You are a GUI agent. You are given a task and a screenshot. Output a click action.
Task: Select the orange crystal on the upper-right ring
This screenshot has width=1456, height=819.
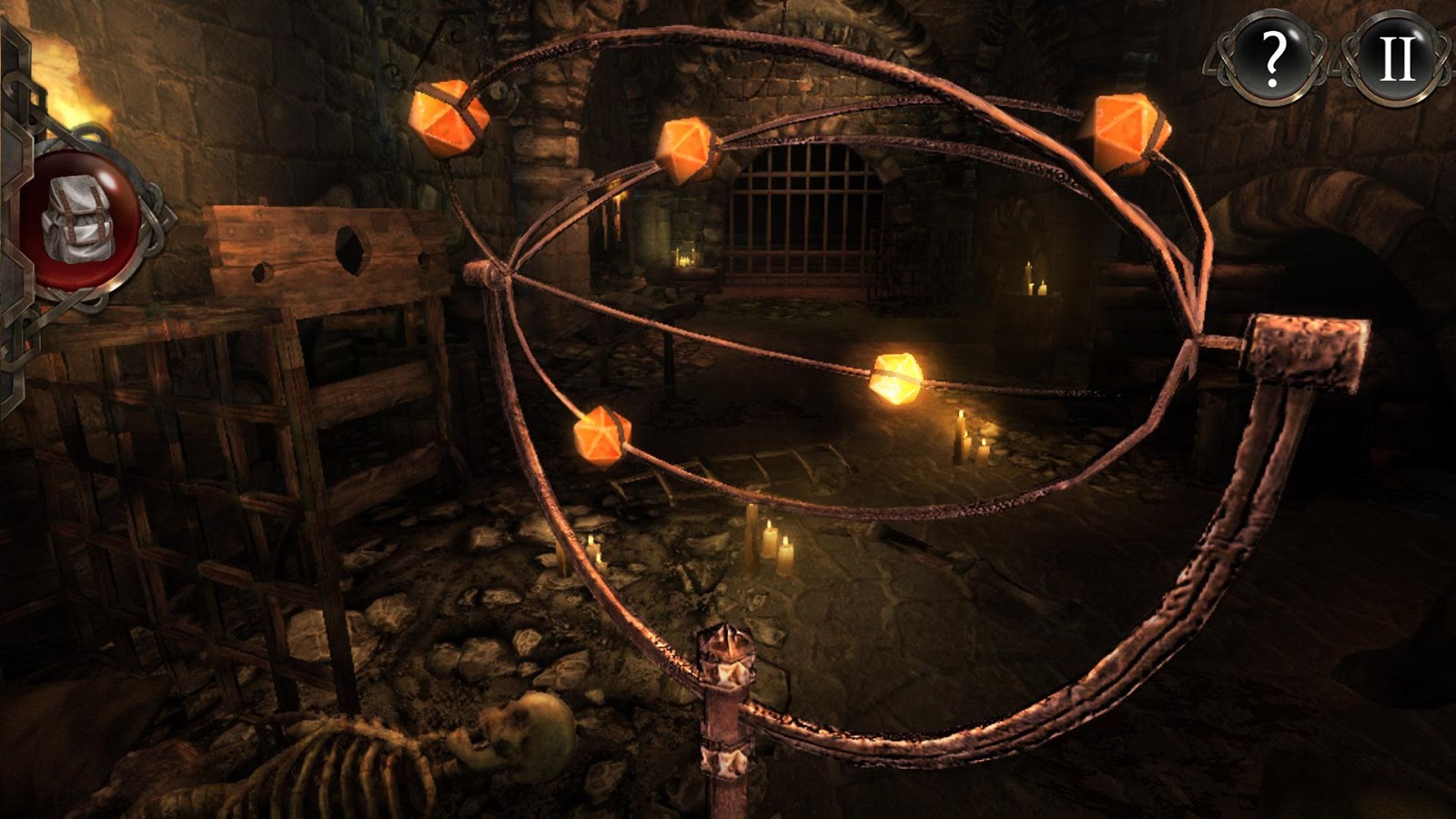click(1128, 127)
